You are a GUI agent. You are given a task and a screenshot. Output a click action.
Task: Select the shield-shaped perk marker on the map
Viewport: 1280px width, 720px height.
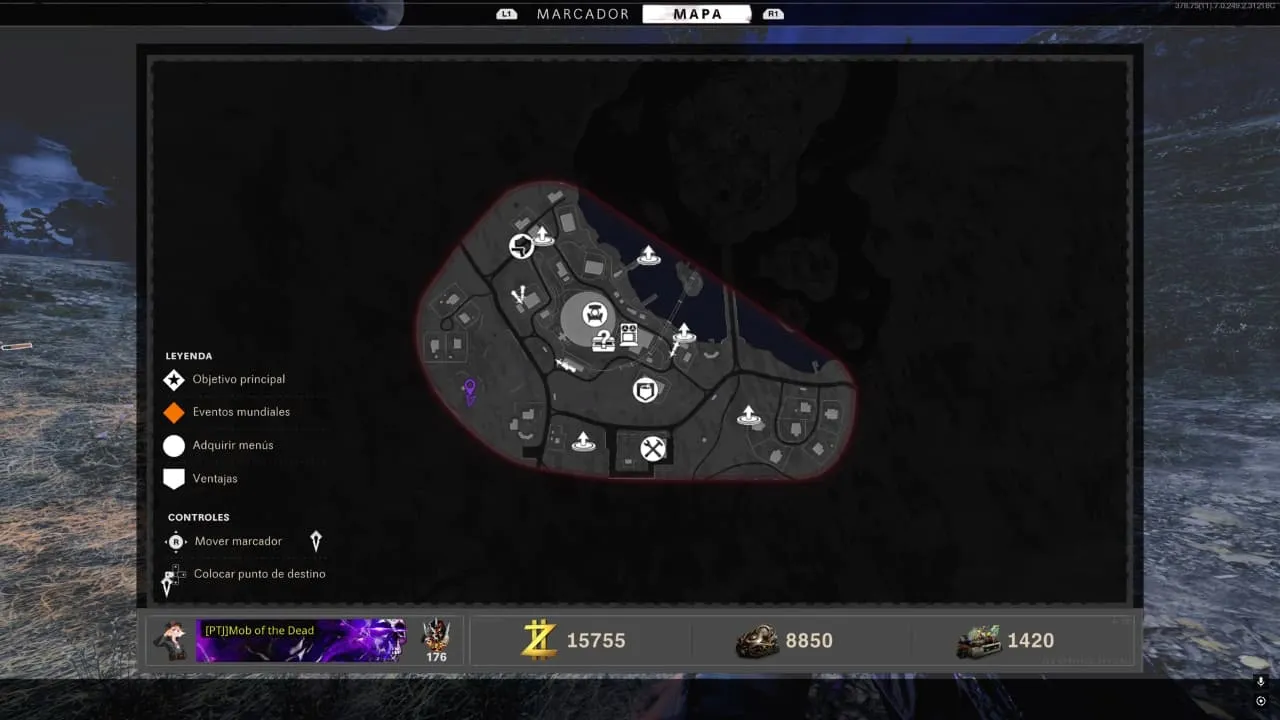[646, 389]
